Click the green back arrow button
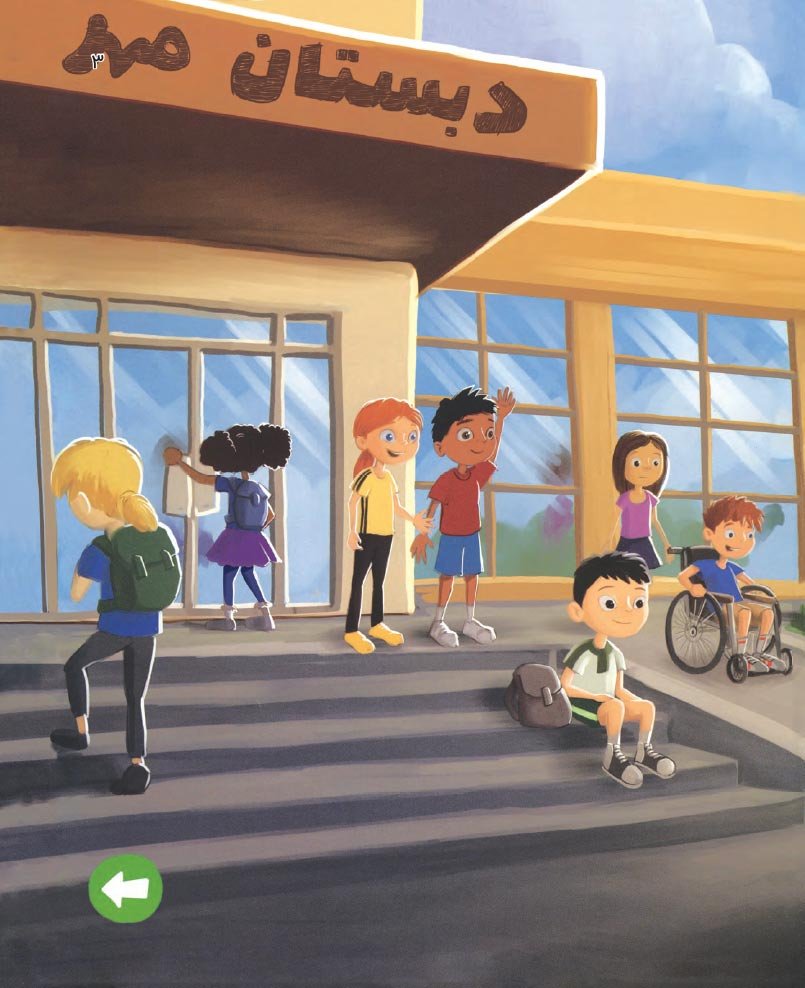The width and height of the screenshot is (805, 988). [x=125, y=888]
